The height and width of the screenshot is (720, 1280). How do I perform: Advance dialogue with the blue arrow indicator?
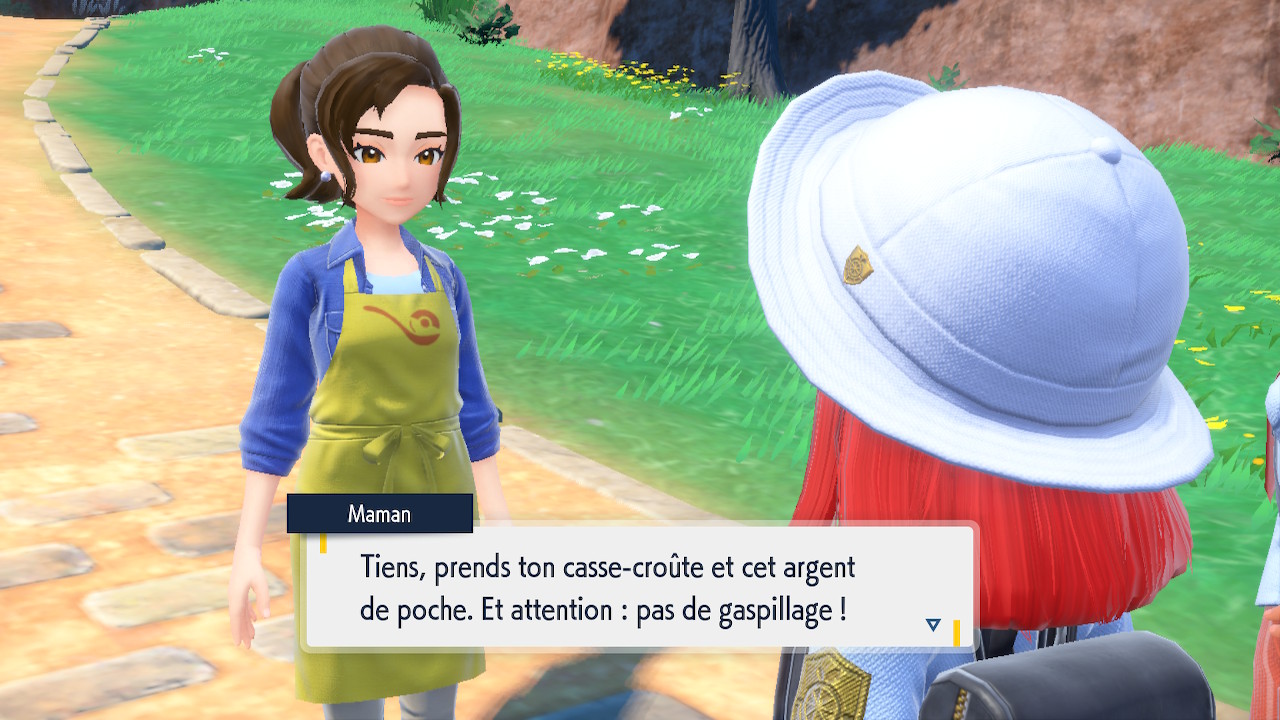point(933,625)
